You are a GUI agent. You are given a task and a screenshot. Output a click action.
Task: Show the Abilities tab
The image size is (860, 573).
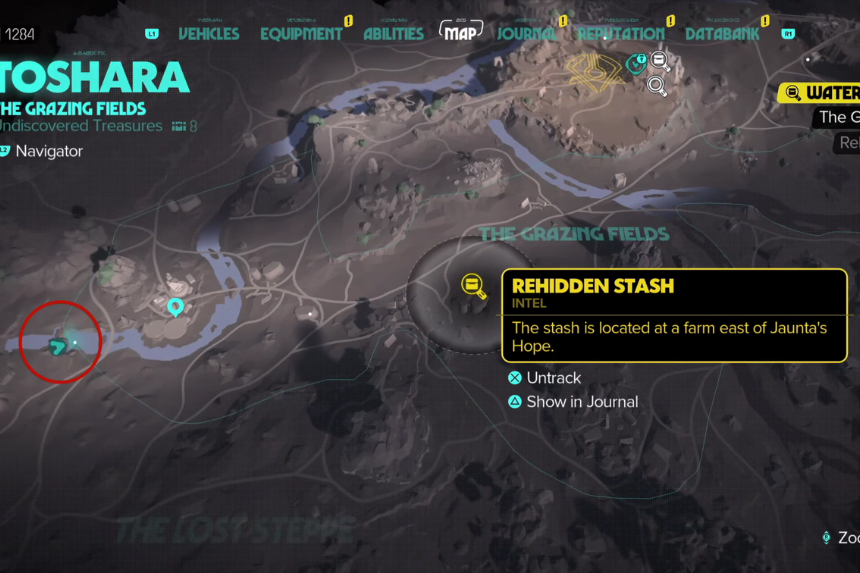[x=393, y=33]
